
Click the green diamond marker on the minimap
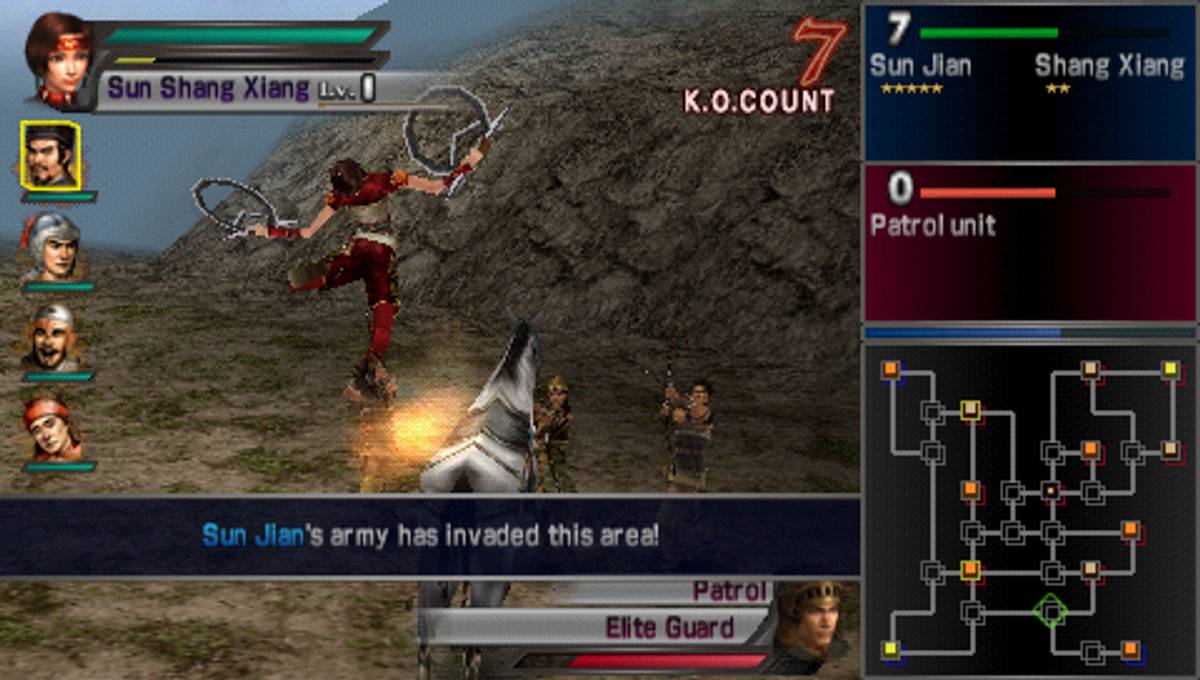pyautogui.click(x=1050, y=609)
